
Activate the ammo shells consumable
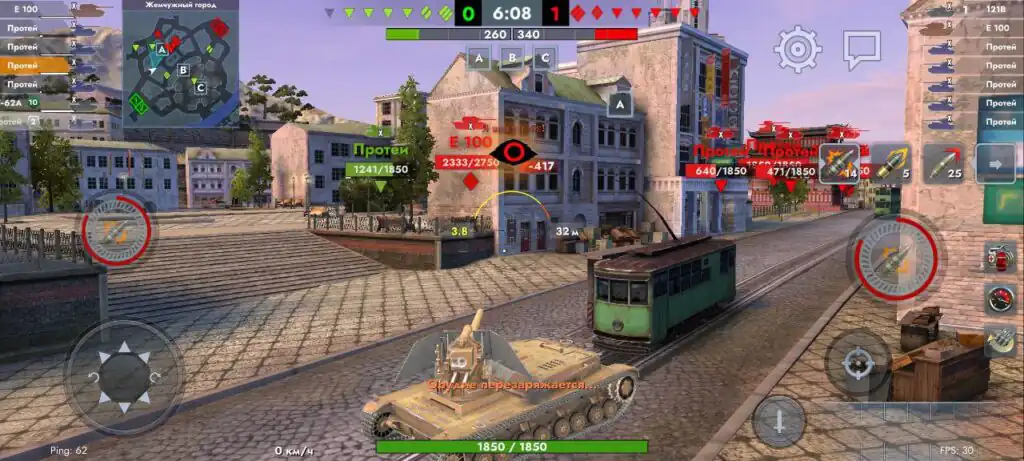(999, 340)
